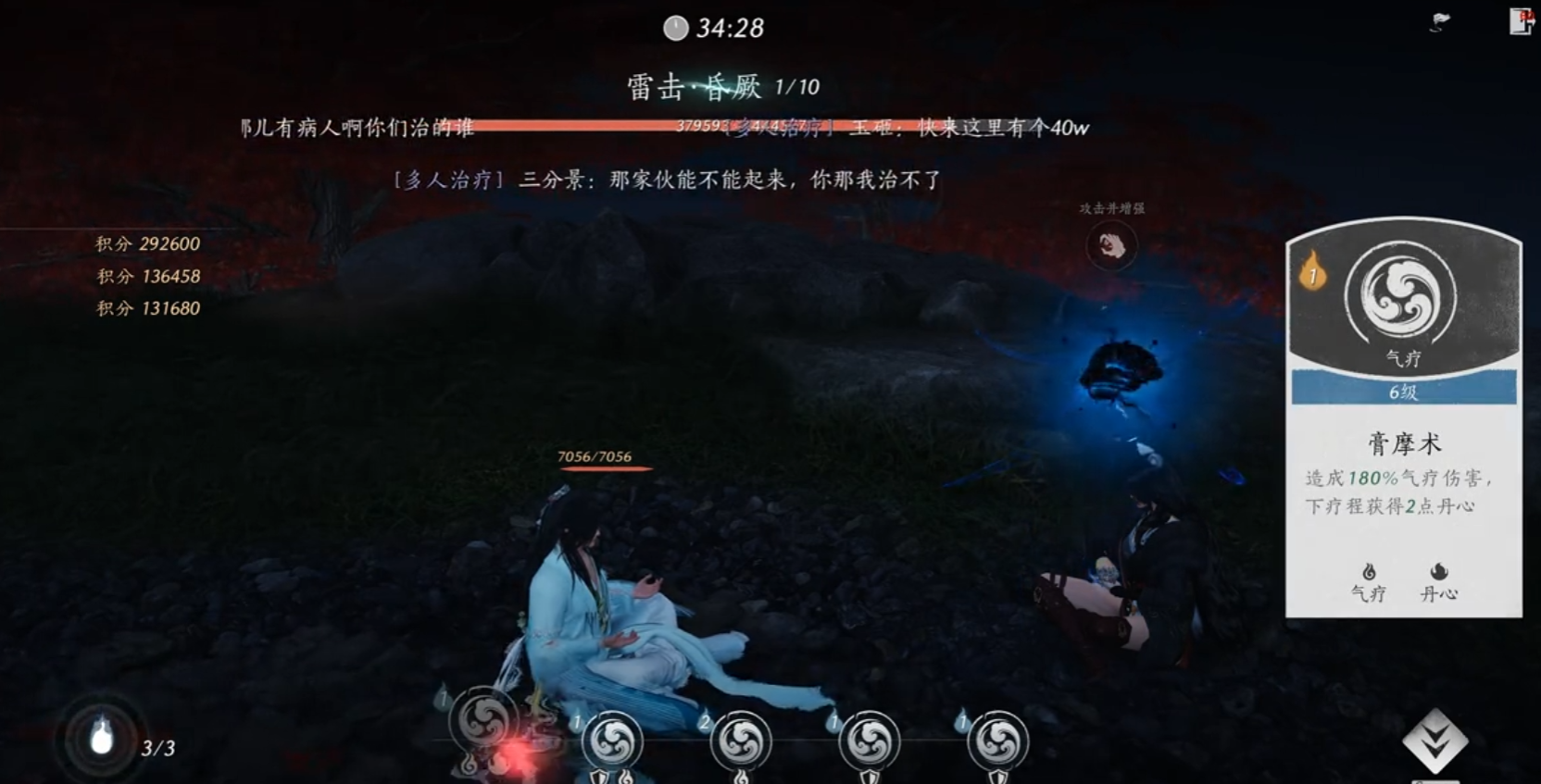Click the 攻击并增强 buff icon
Viewport: 1541px width, 784px height.
1110,245
